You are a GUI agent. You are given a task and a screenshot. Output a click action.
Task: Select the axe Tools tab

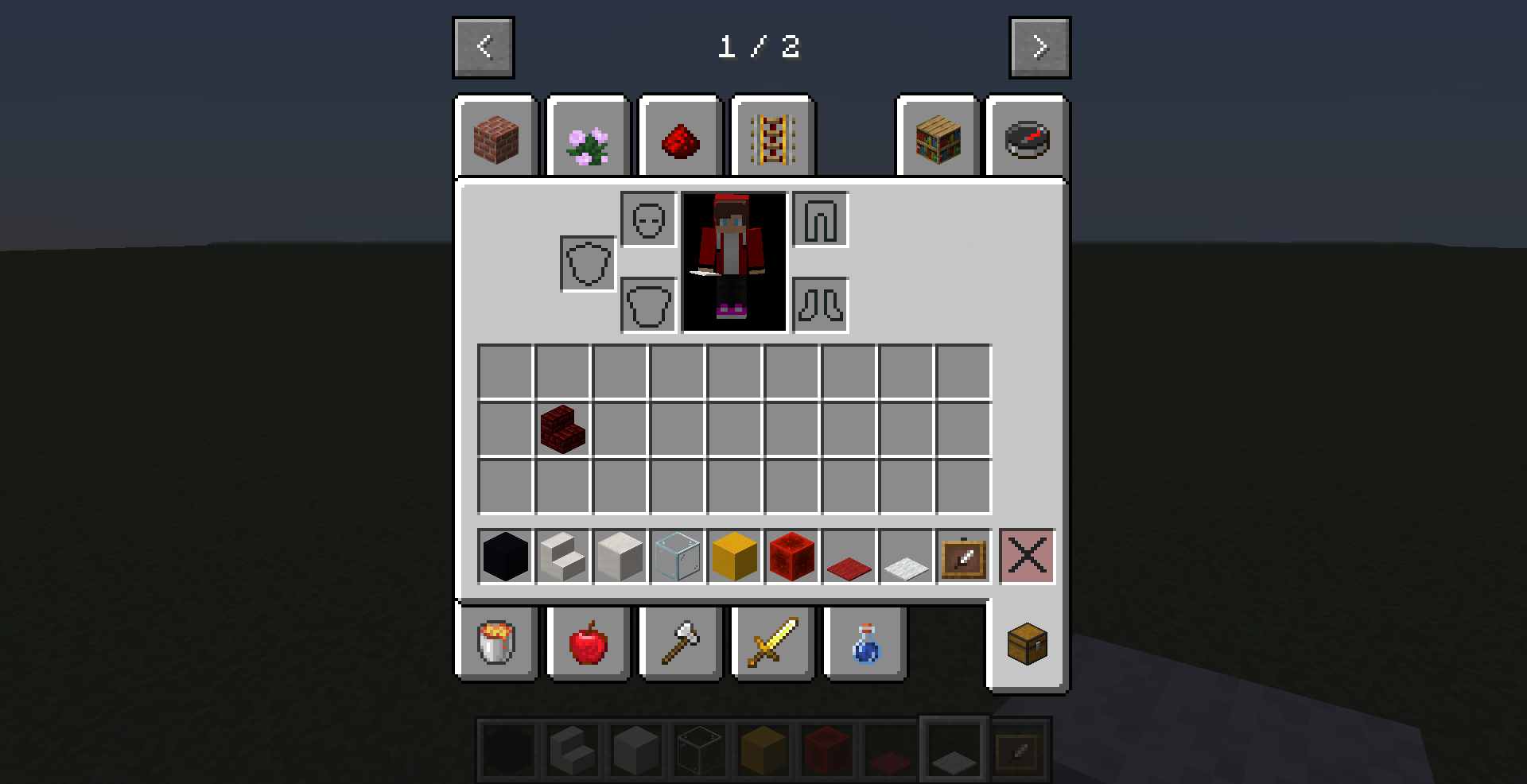[x=680, y=644]
